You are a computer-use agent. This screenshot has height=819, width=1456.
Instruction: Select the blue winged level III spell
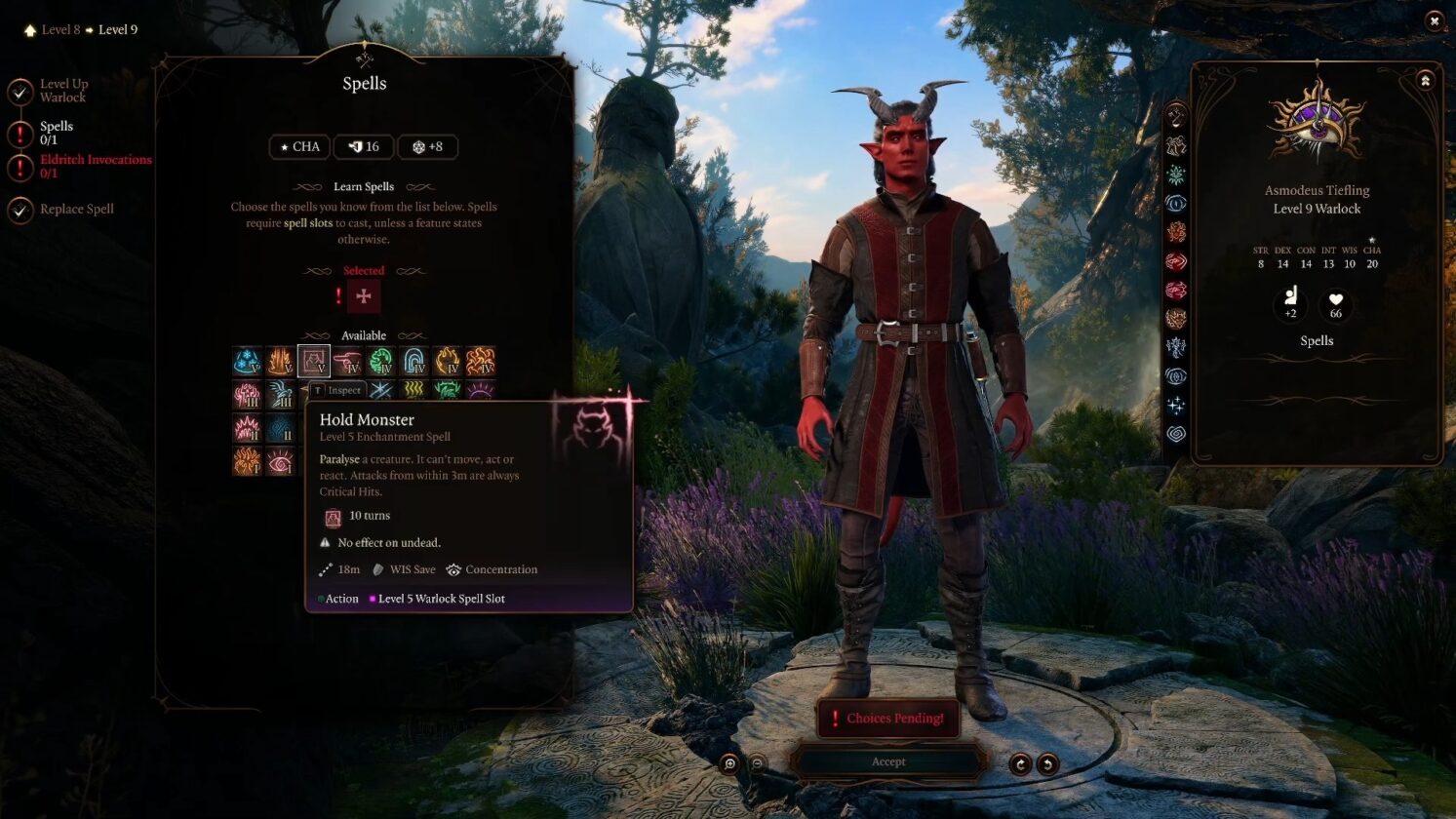(x=280, y=395)
